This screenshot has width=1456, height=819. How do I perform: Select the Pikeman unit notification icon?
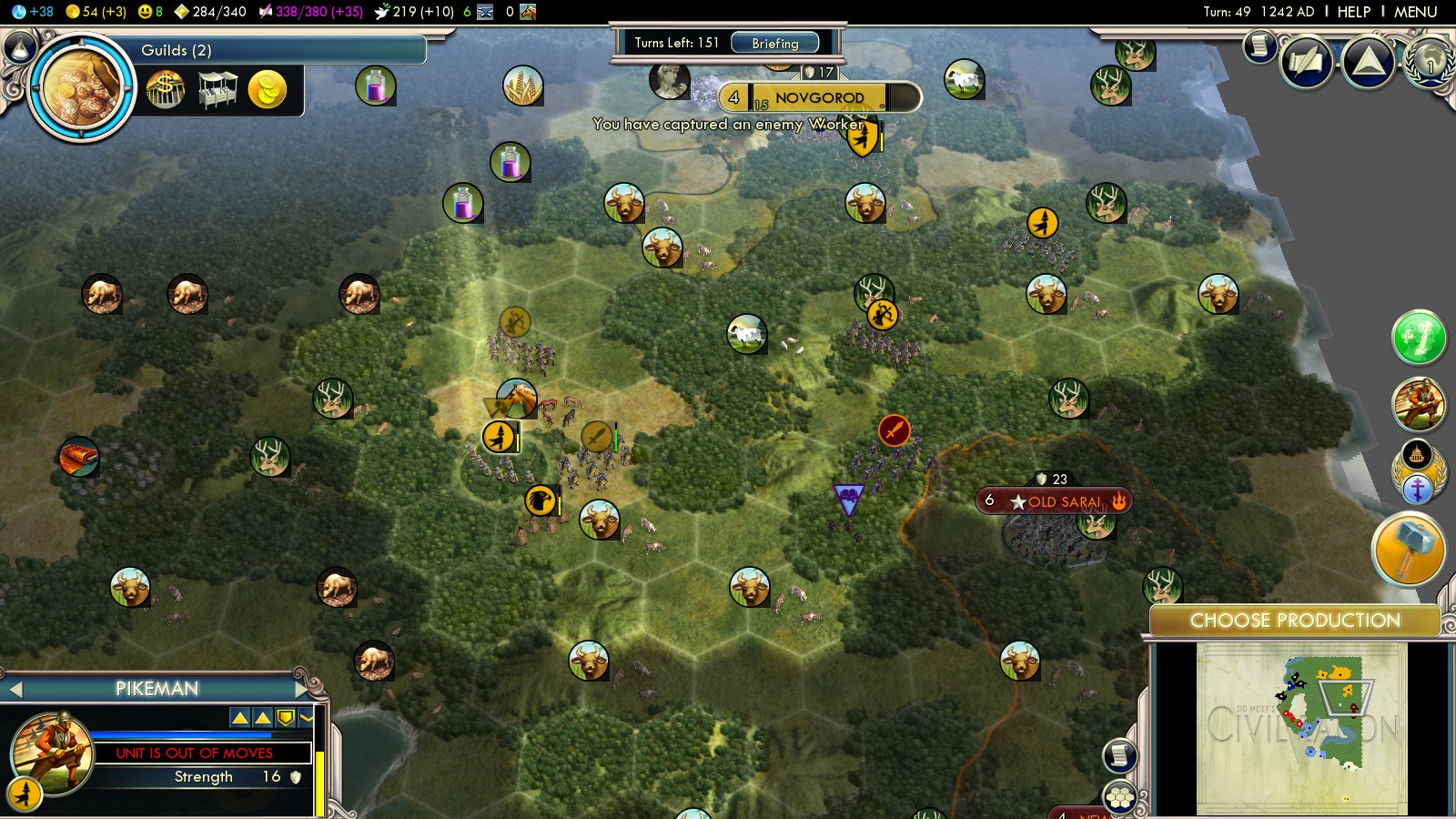(1418, 404)
